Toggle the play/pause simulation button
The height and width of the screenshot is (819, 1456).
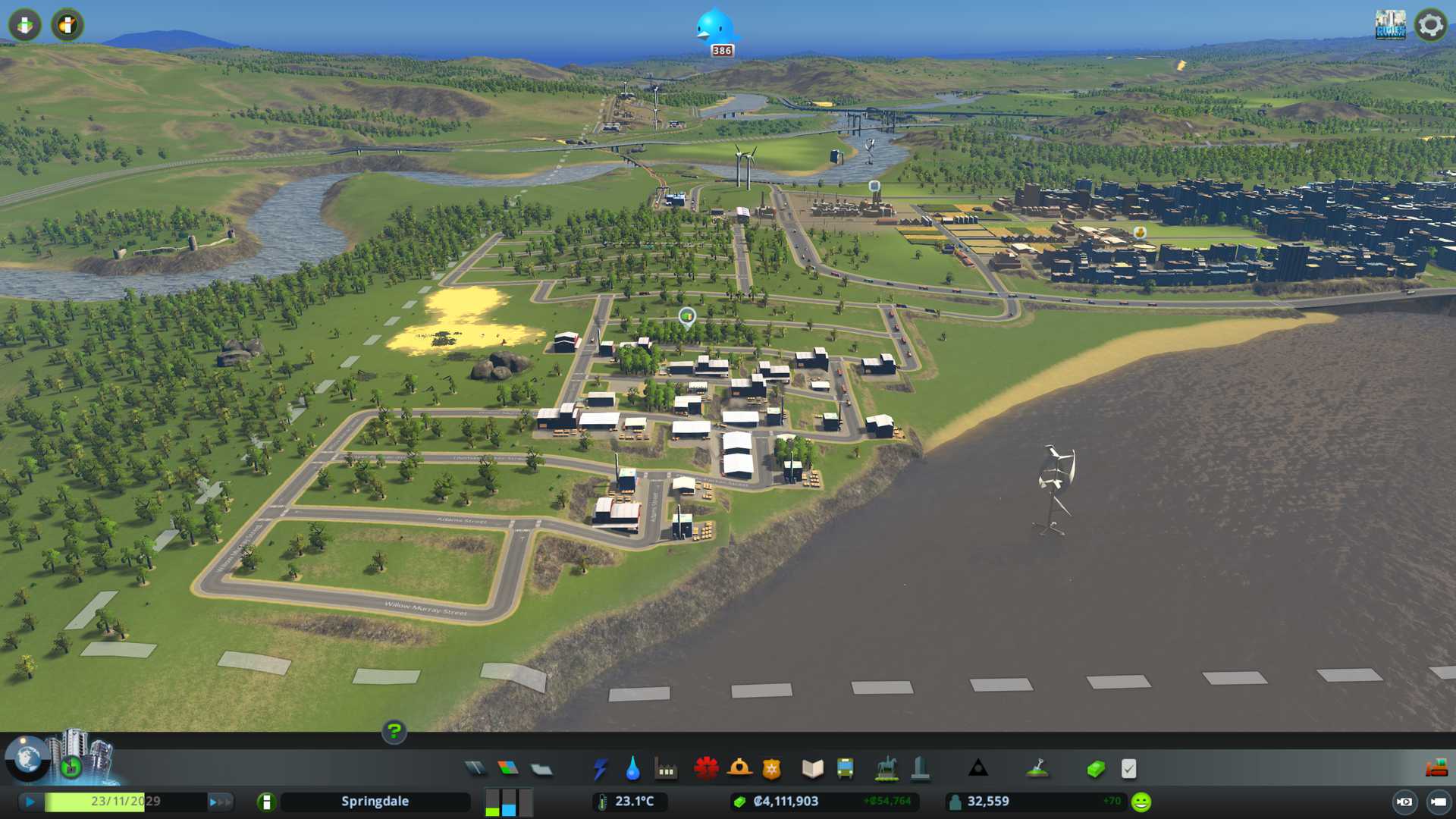coord(30,802)
